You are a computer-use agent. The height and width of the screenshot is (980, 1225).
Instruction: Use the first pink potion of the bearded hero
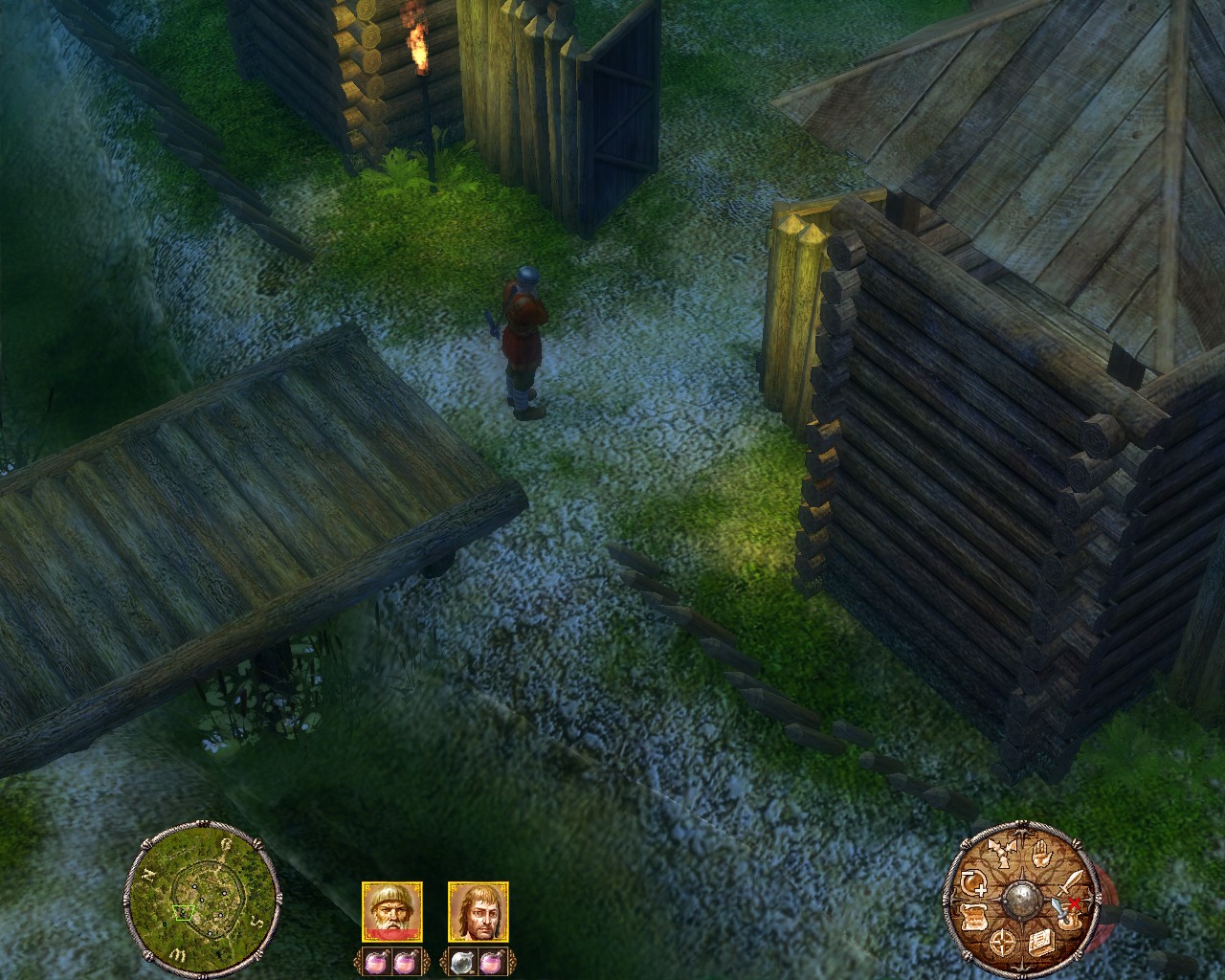(x=377, y=960)
